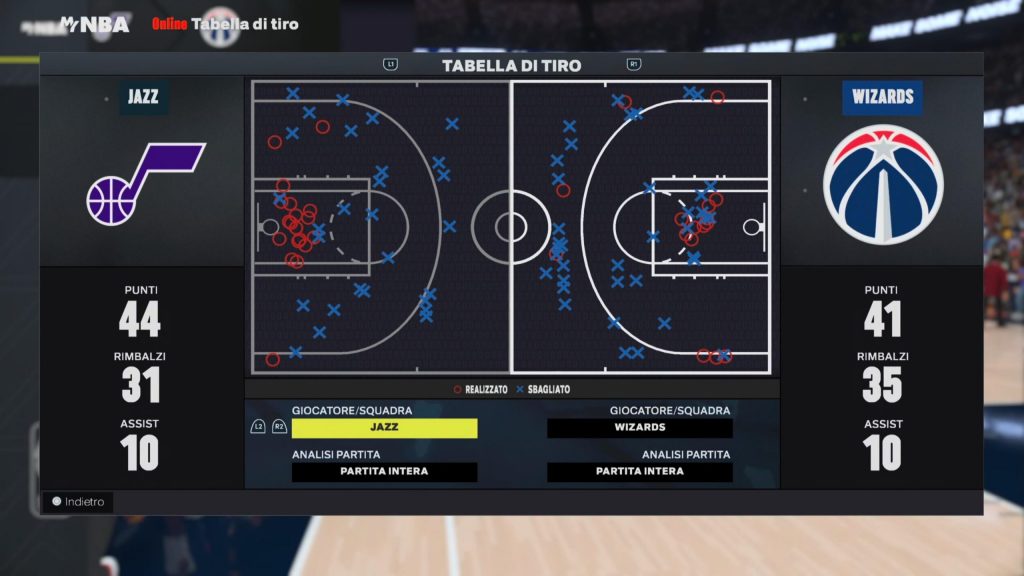The width and height of the screenshot is (1024, 576).
Task: Click the Utah Jazz team logo
Action: (x=143, y=185)
